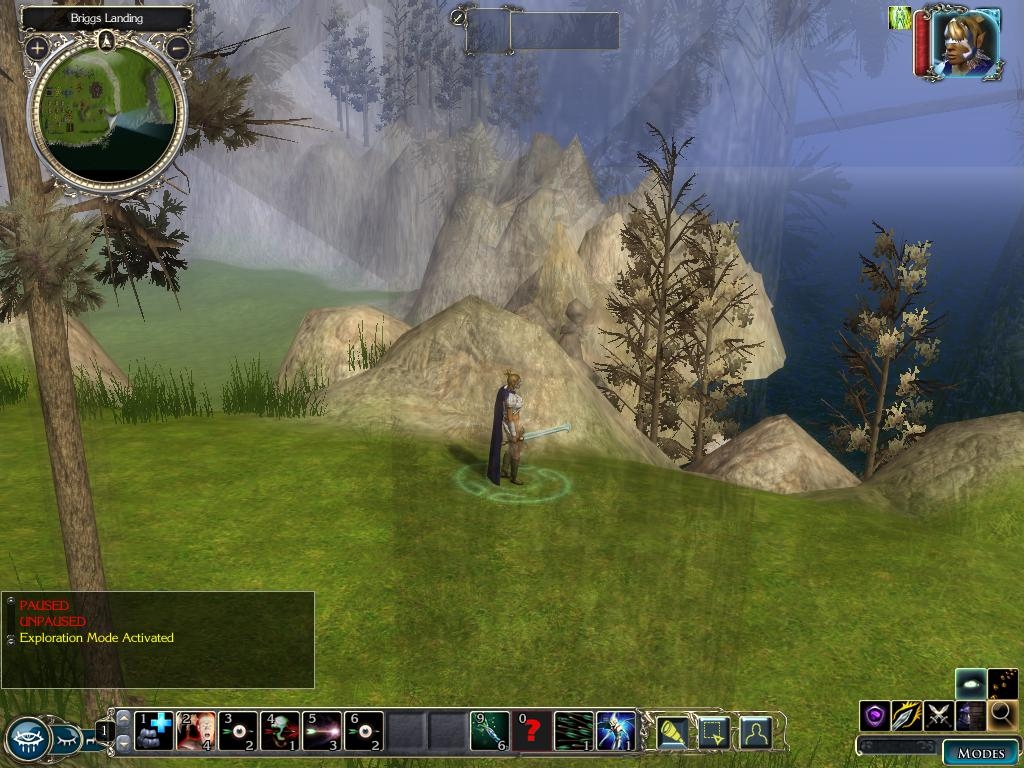Activate hotbar slot 2 screaming face ability
The height and width of the screenshot is (768, 1024).
point(196,731)
